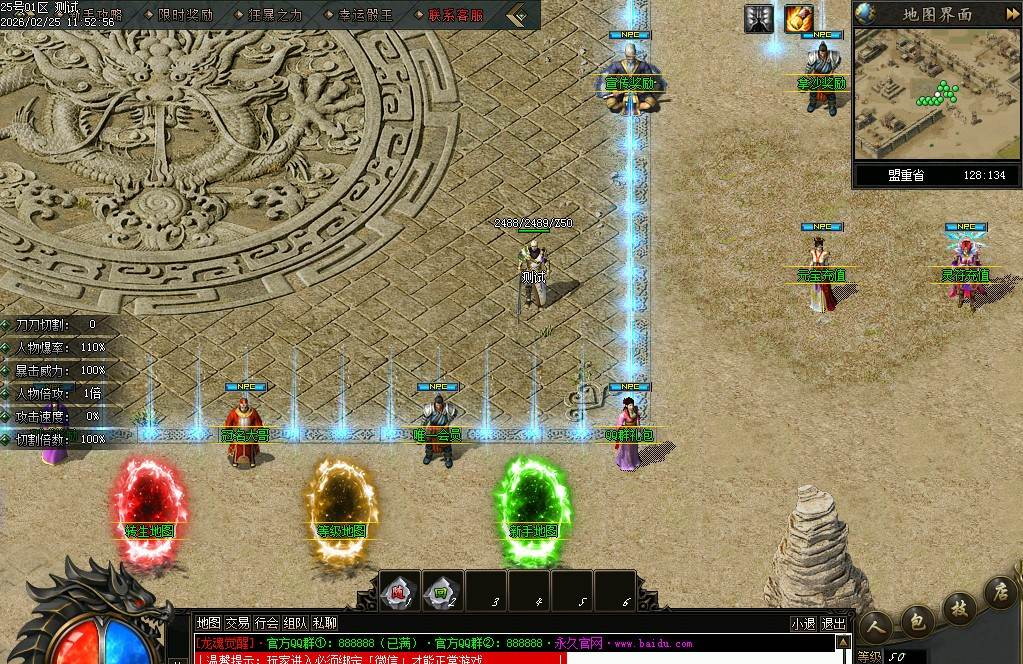The image size is (1023, 664).
Task: Switch to the 组队 chat tab
Action: pyautogui.click(x=295, y=623)
